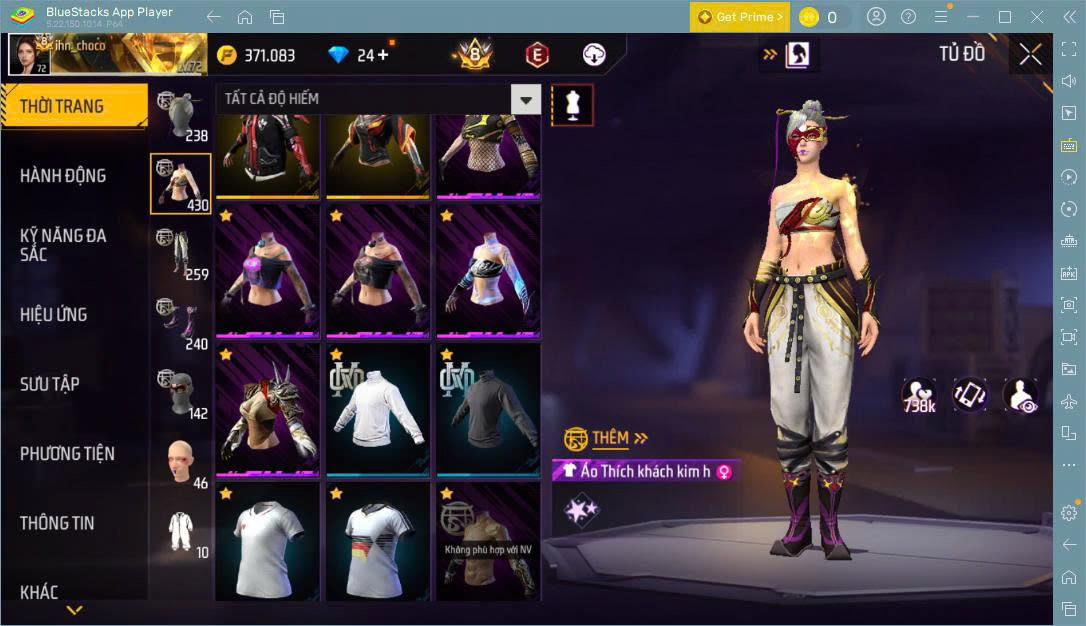Viewport: 1086px width, 626px height.
Task: Select the dark gray long-sleeve sweater item
Action: coord(488,408)
